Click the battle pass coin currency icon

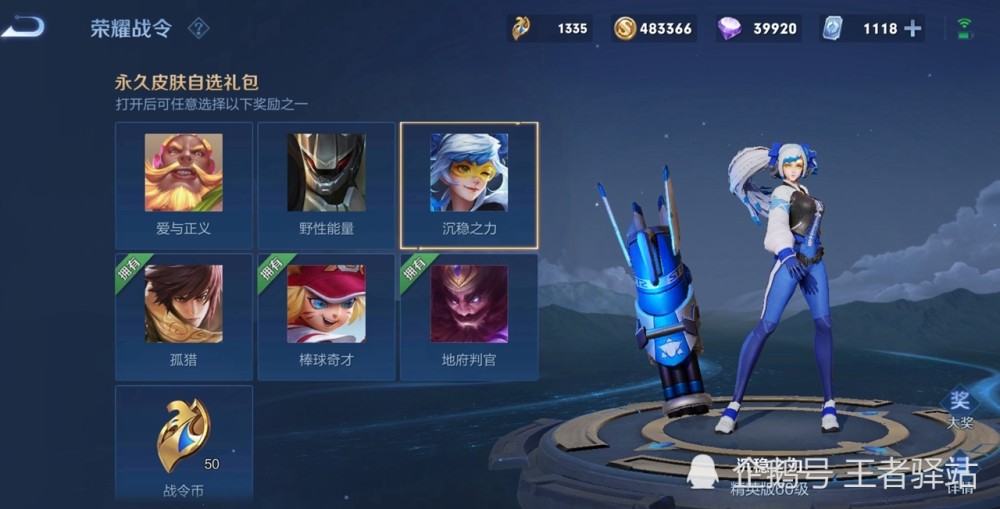(x=522, y=28)
